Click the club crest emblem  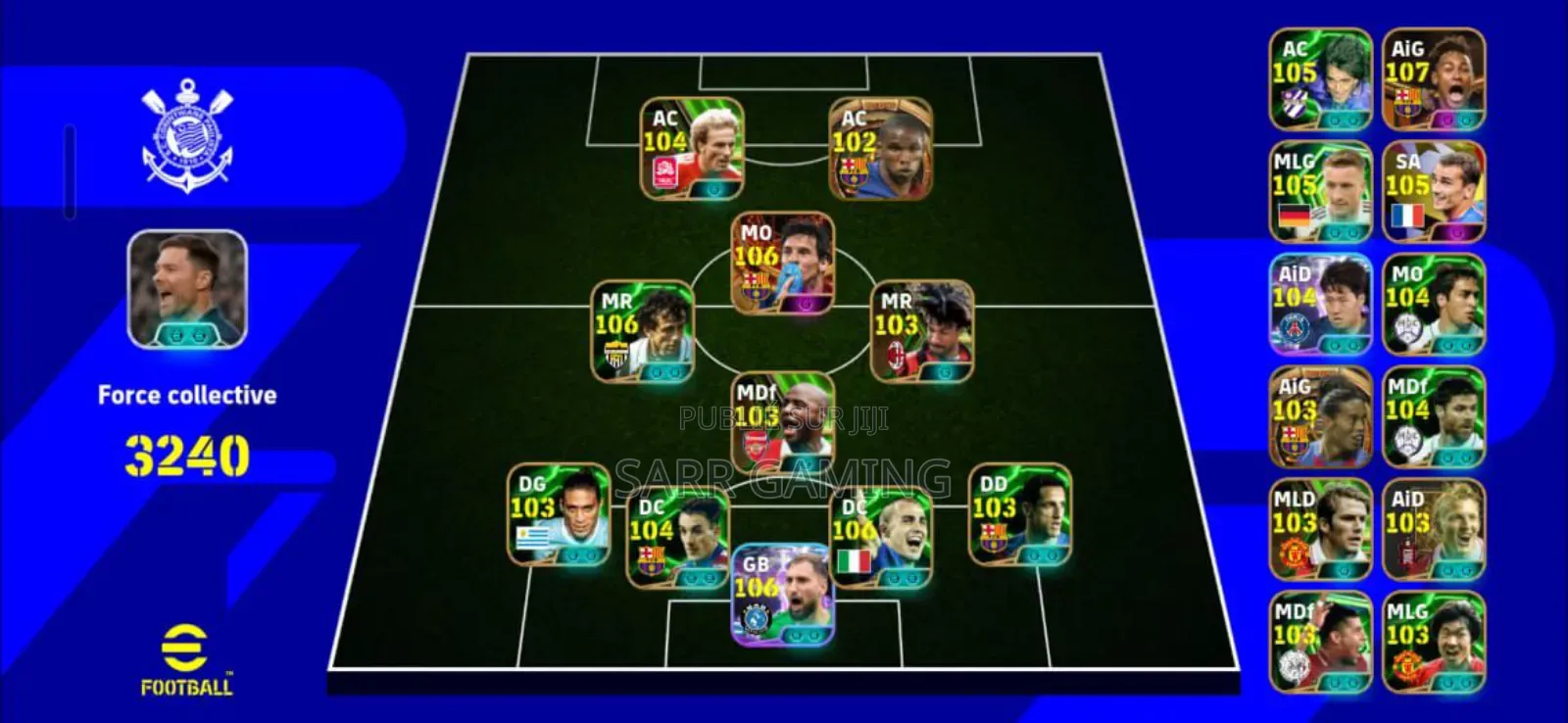click(x=187, y=135)
